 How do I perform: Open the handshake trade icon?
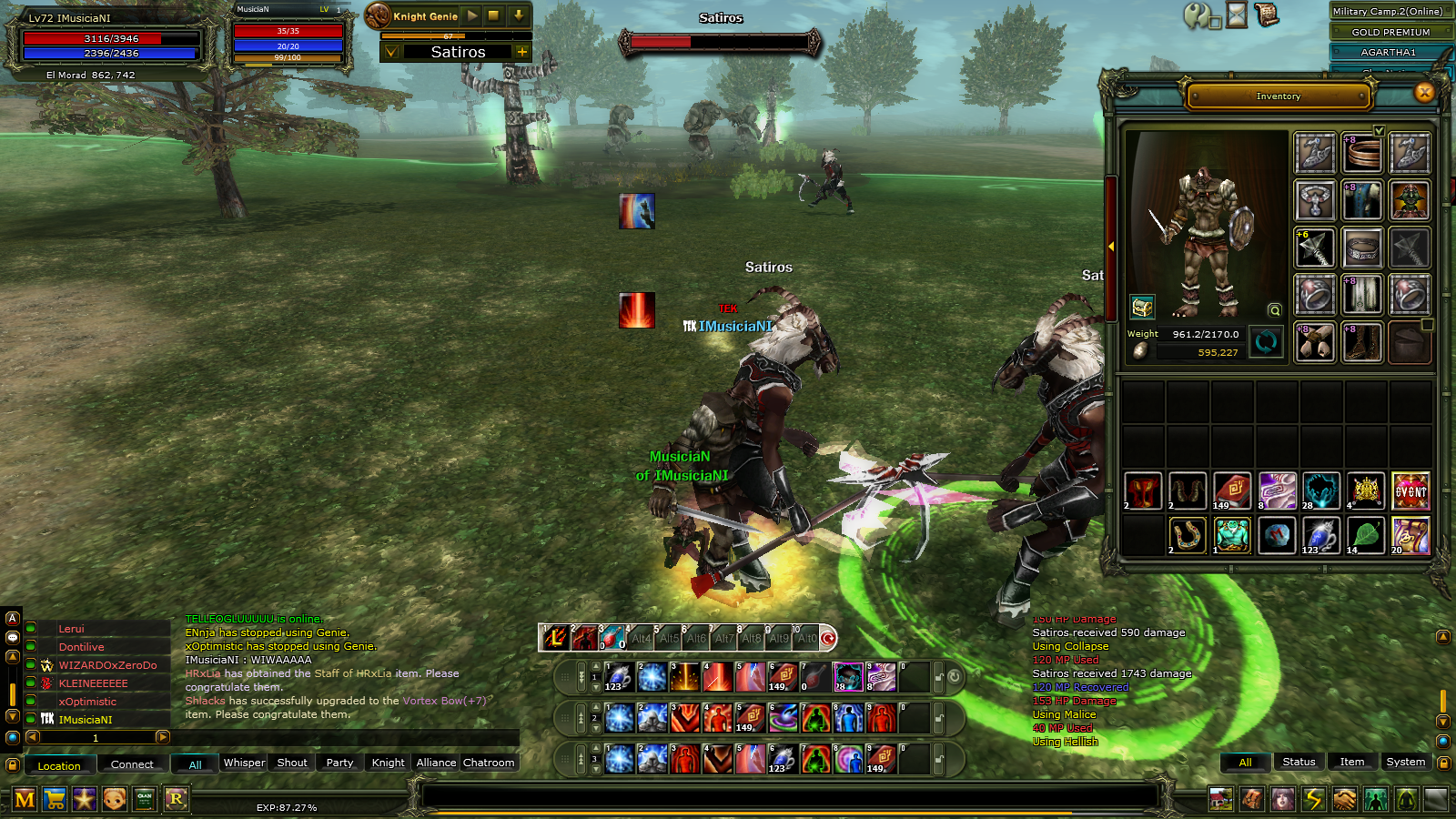1344,800
